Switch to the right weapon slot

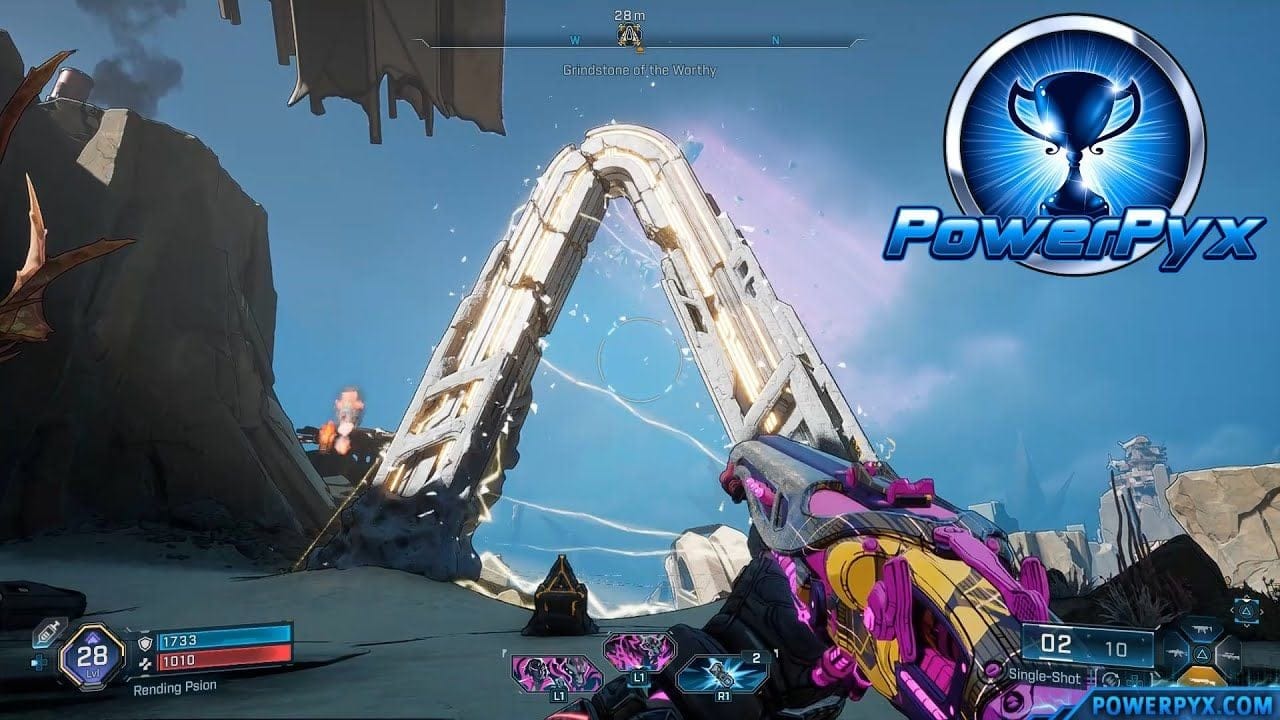click(1226, 656)
